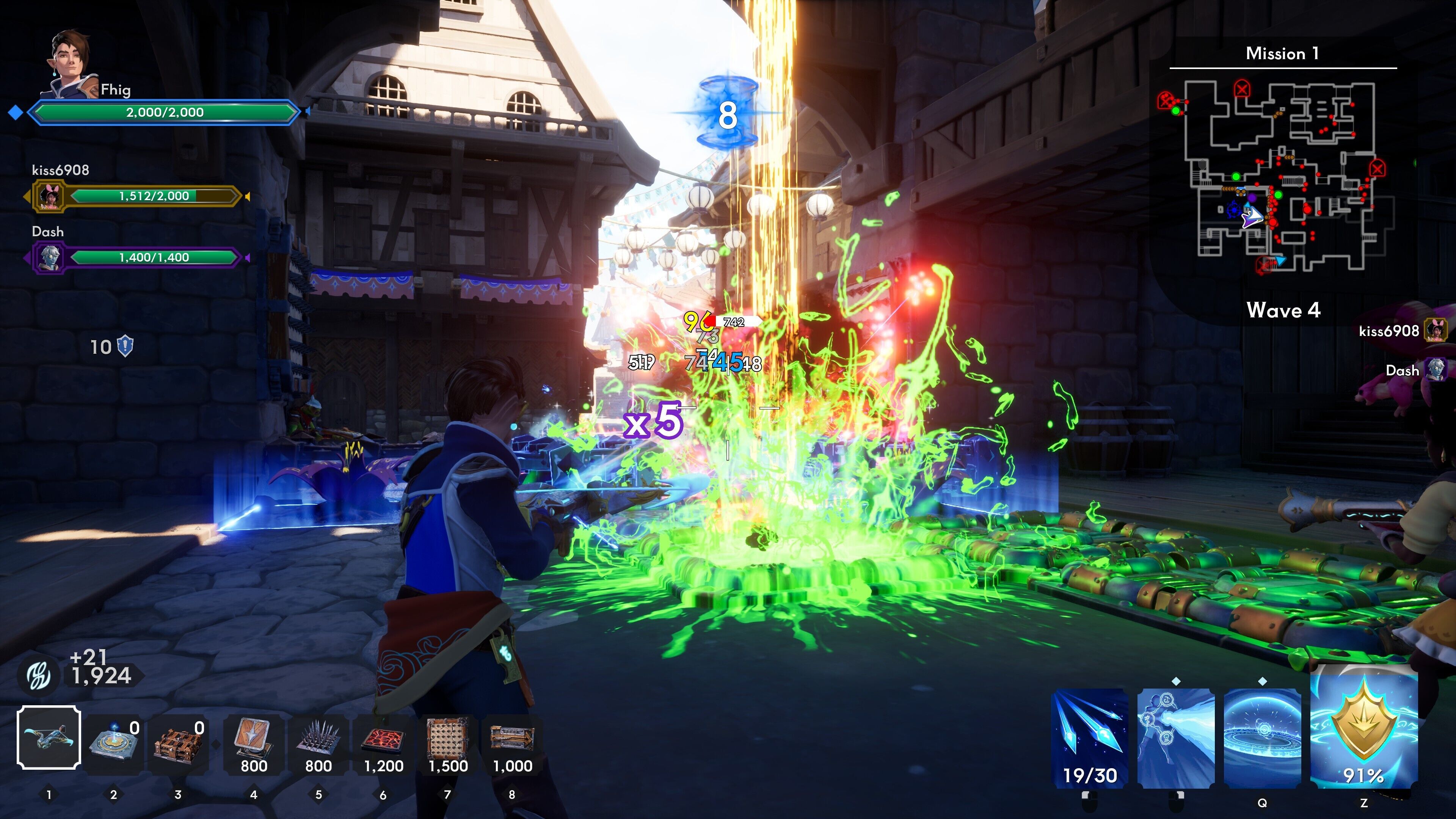Select the crossbow weapon slot
The height and width of the screenshot is (819, 1456).
[x=49, y=737]
